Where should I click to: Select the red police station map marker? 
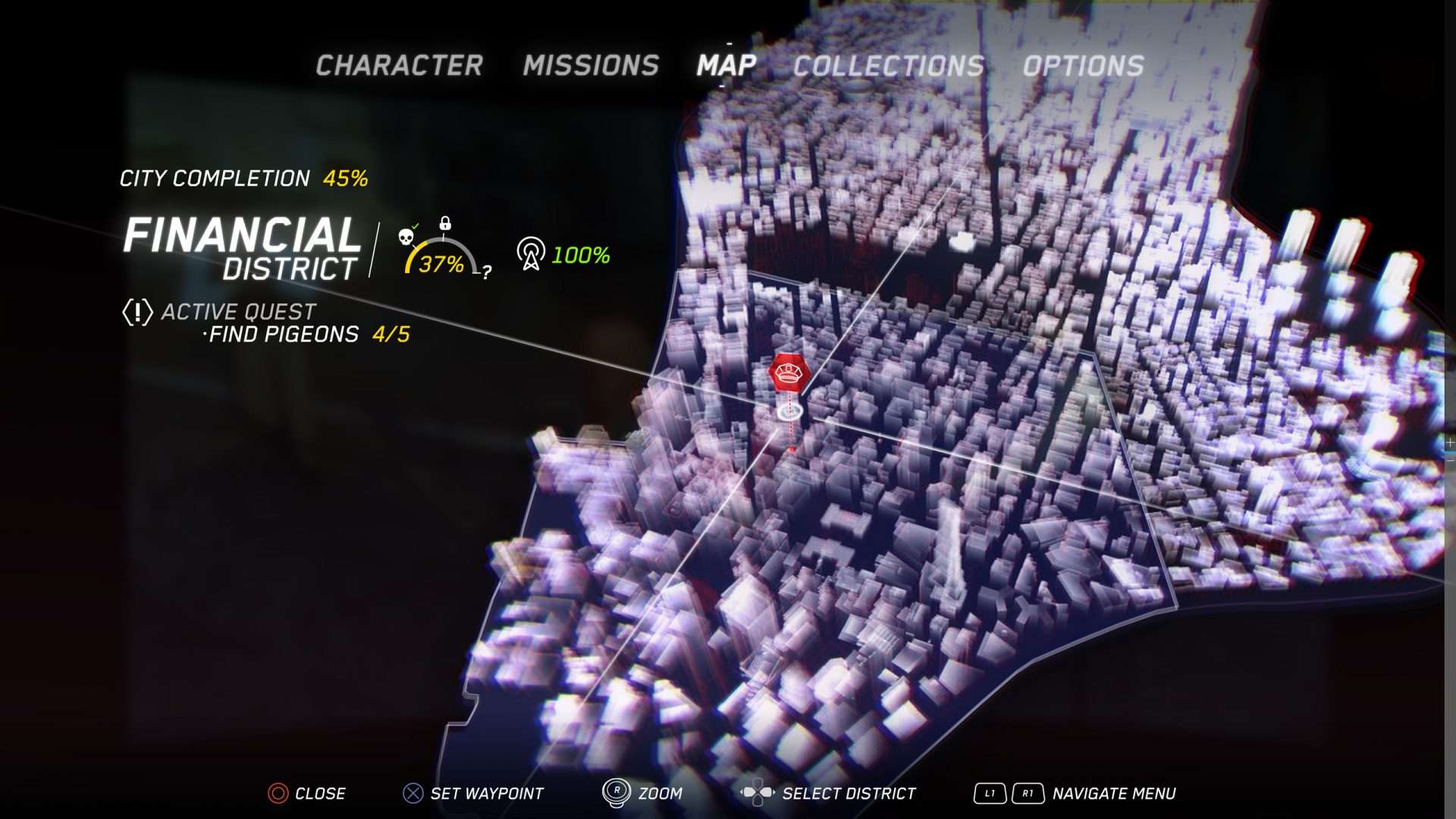tap(789, 373)
